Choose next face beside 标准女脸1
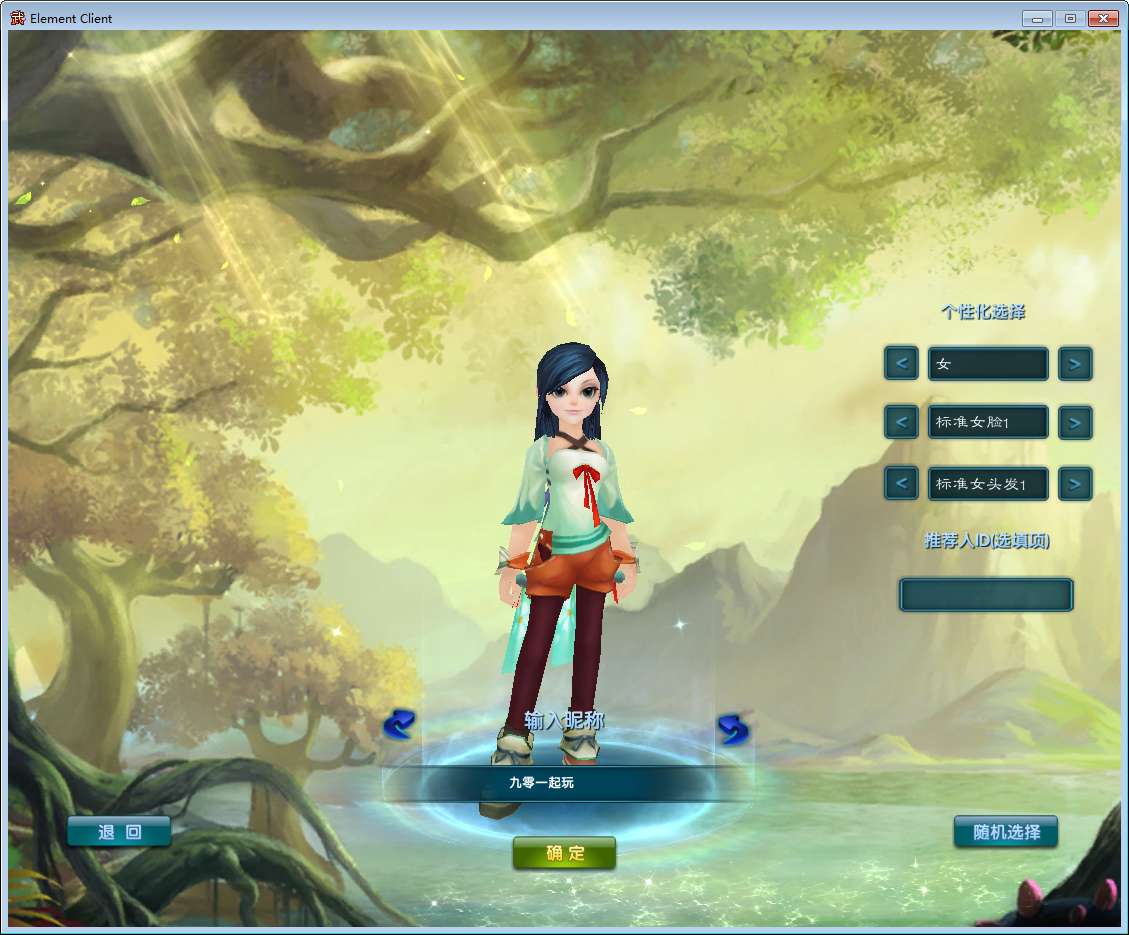This screenshot has width=1129, height=935. 1075,423
